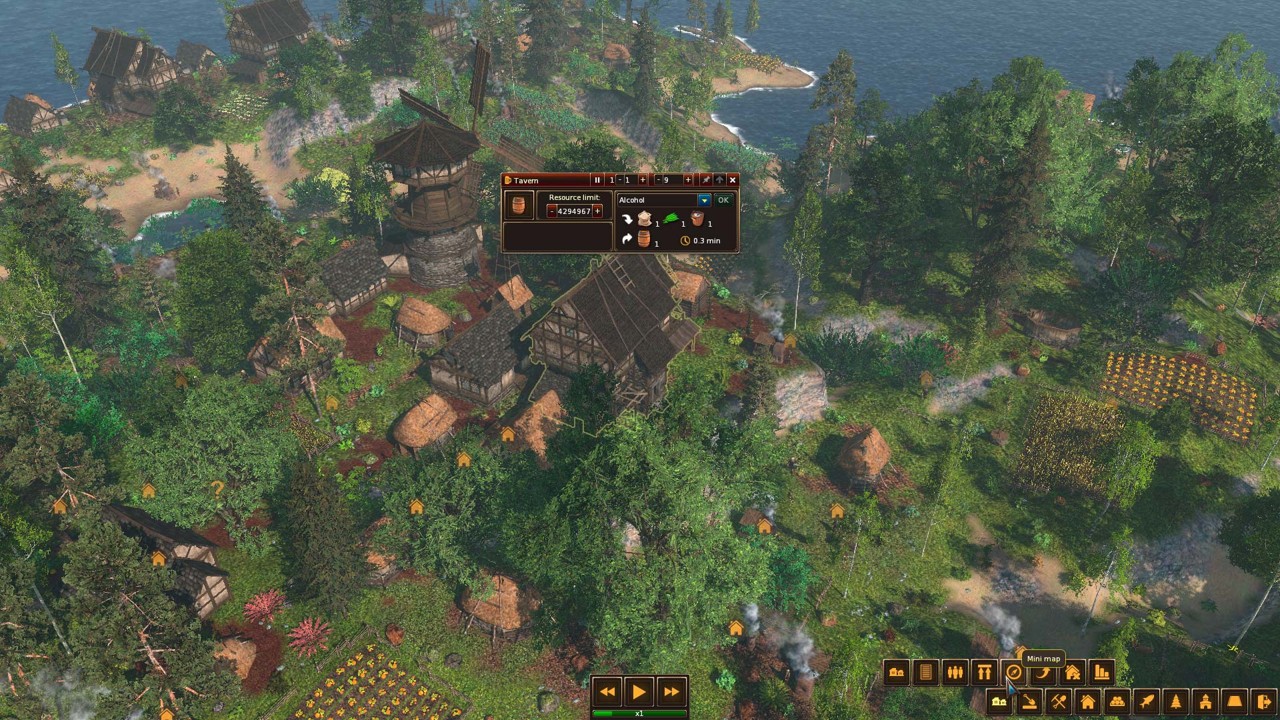Viewport: 1280px width, 720px height.
Task: Decrease the Tavern resource limit
Action: coord(551,212)
